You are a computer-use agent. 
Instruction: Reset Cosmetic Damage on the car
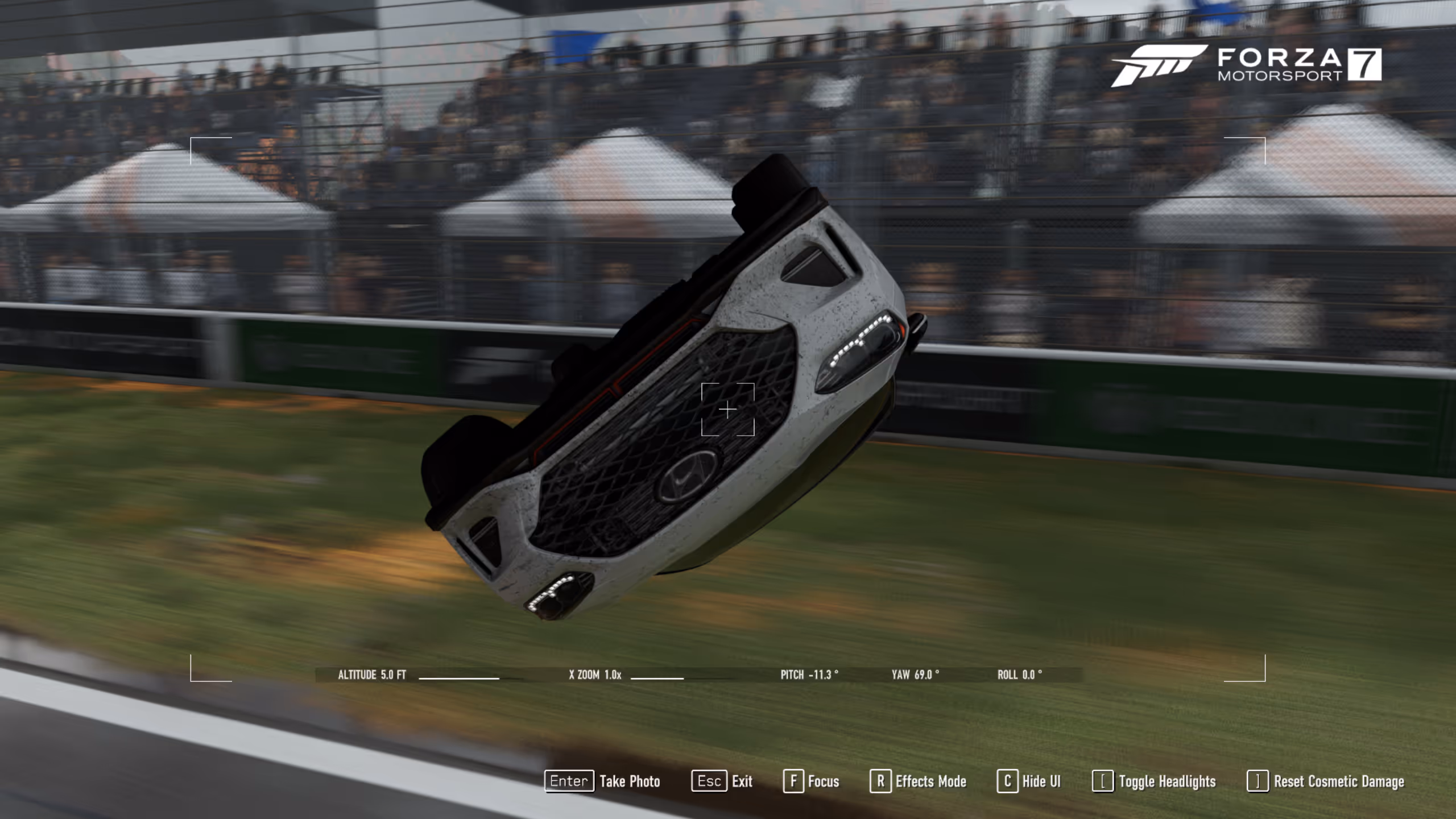pos(1326,781)
